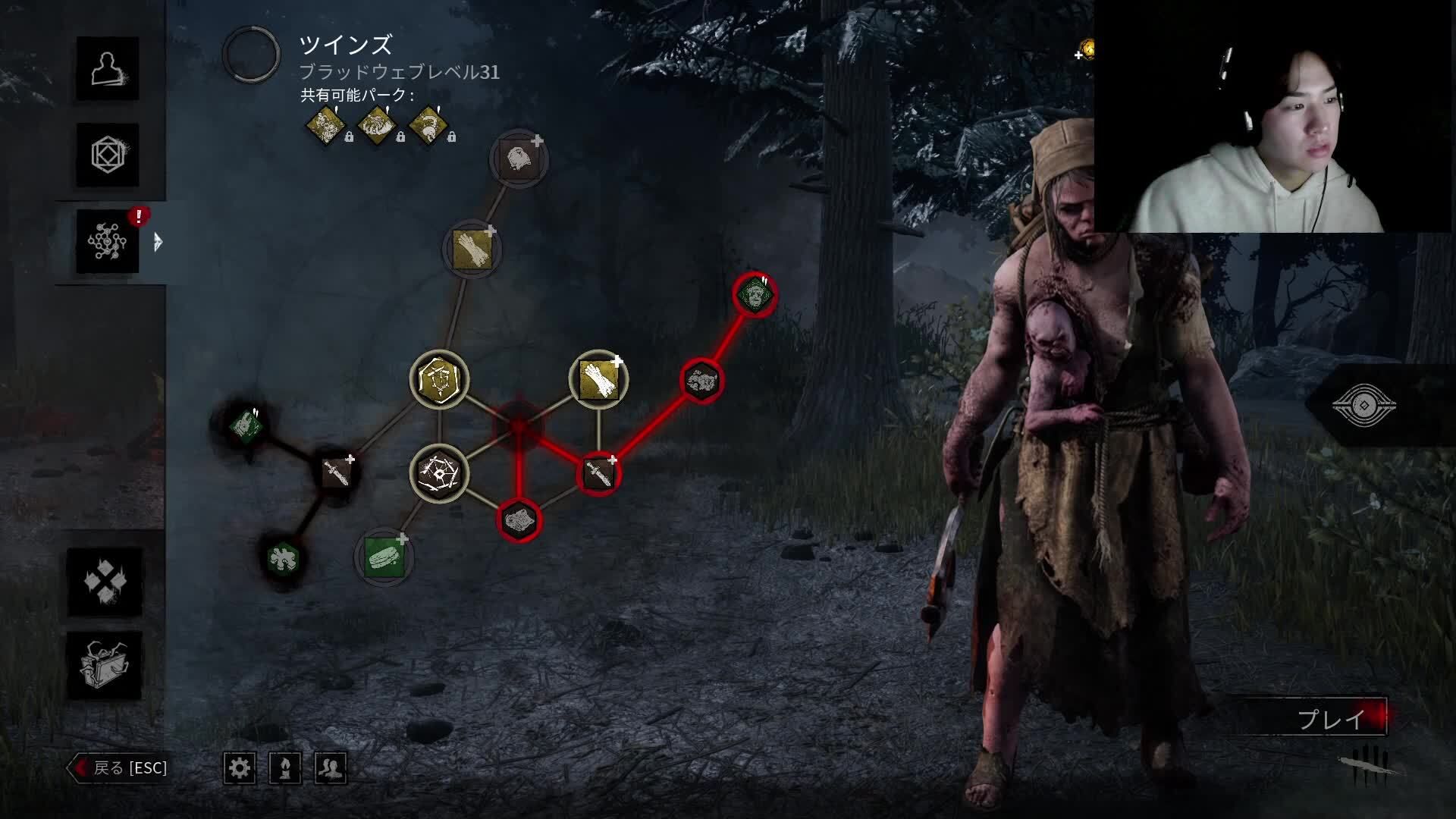Open the daily rituals arrows button
The width and height of the screenshot is (1456, 819).
point(105,582)
